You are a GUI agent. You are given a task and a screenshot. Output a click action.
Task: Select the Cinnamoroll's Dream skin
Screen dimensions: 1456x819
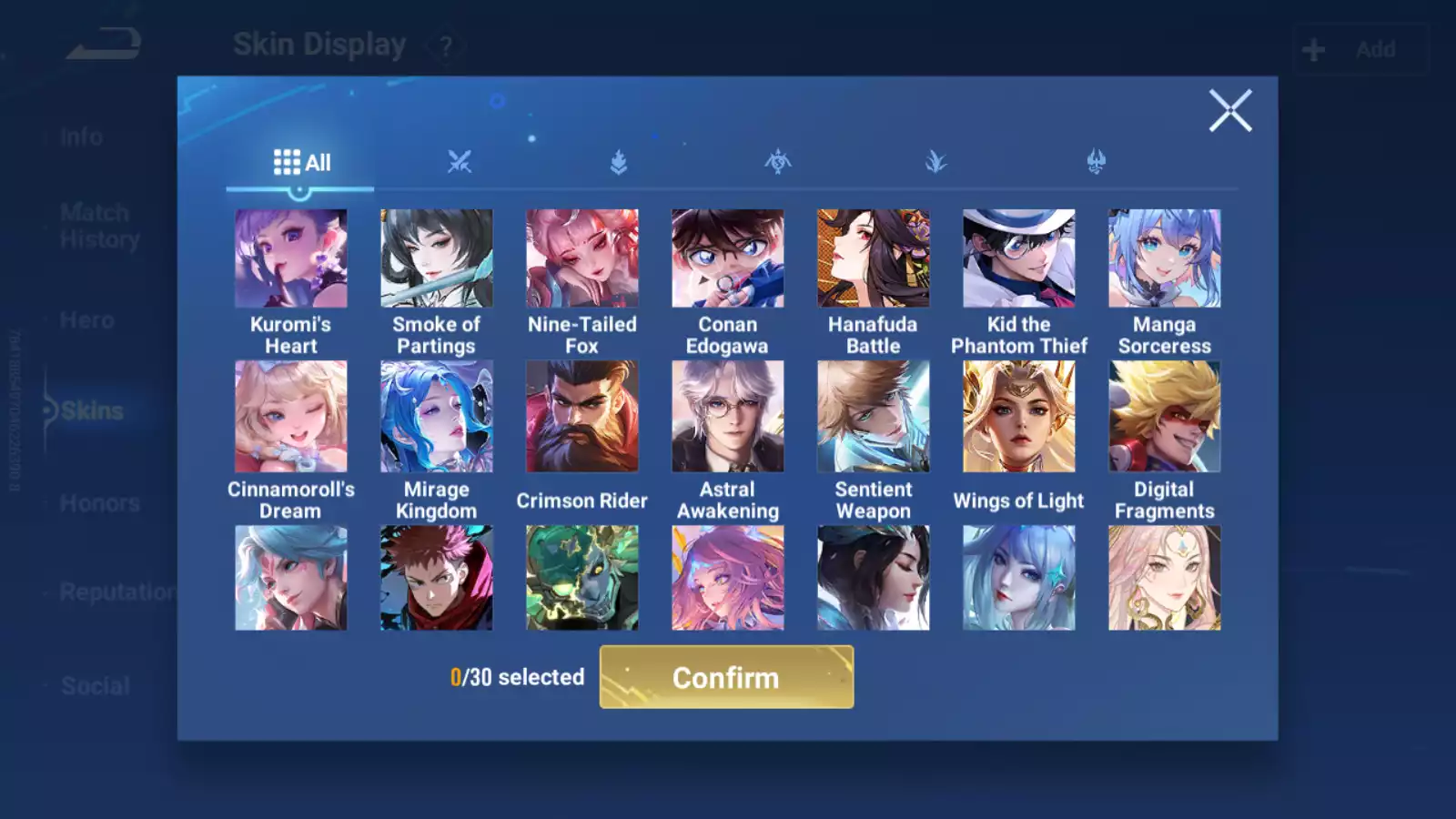290,417
